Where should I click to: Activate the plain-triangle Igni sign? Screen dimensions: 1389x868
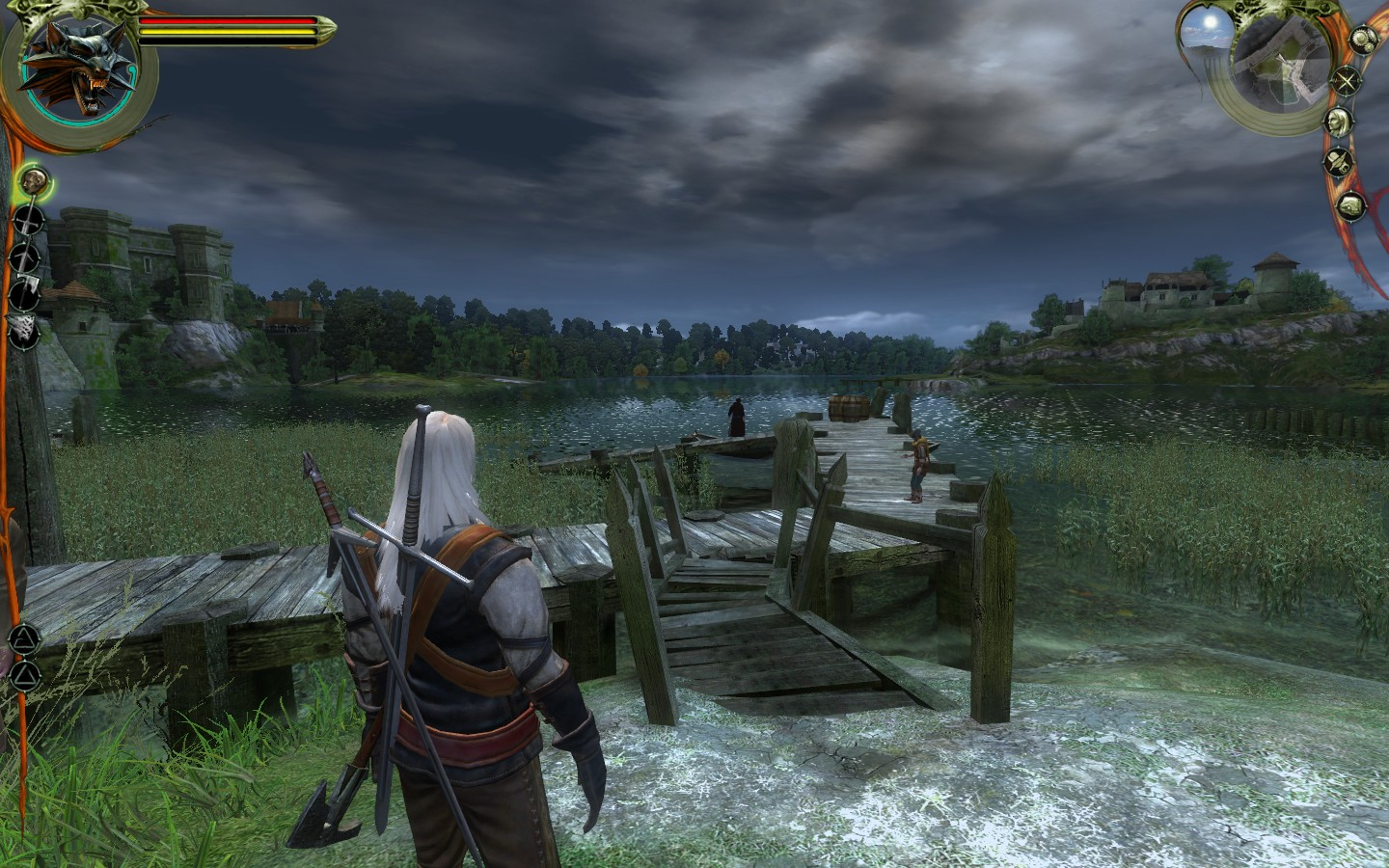coord(26,673)
